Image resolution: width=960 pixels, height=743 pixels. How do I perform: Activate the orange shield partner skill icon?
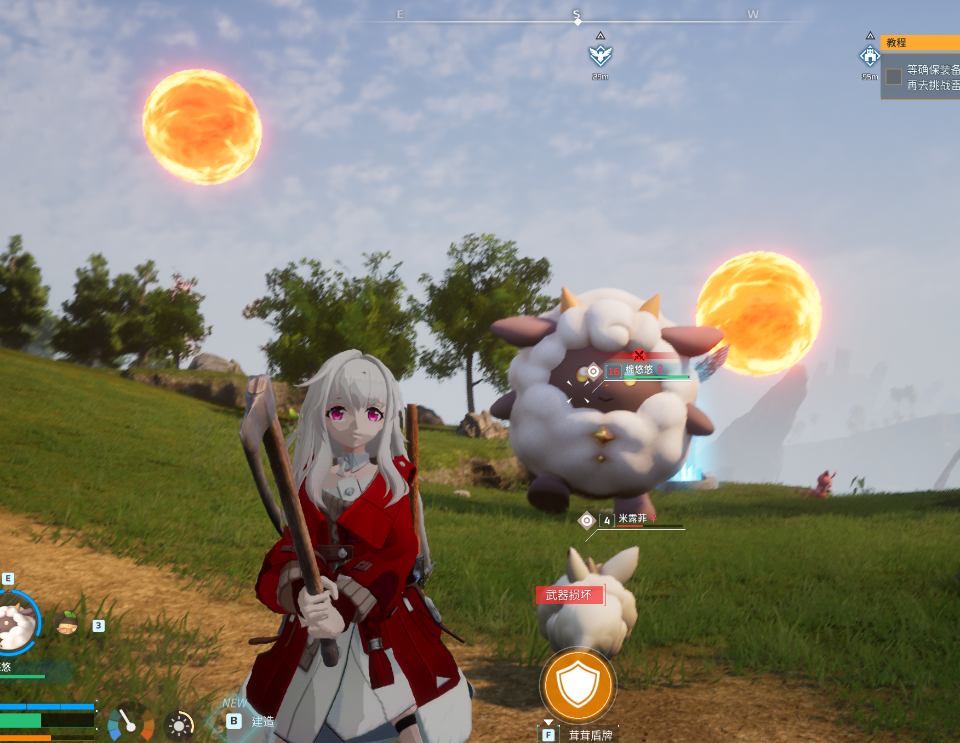click(577, 685)
